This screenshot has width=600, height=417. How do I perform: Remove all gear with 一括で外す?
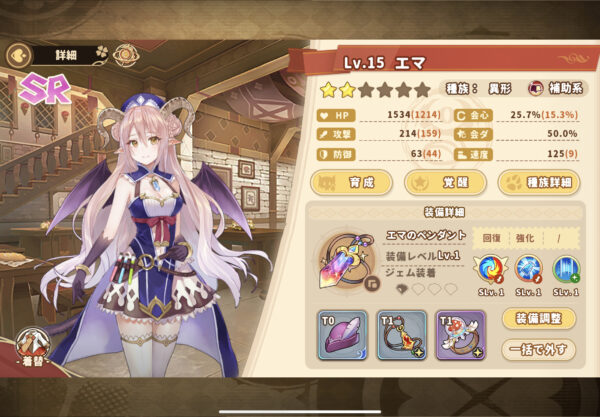point(537,349)
